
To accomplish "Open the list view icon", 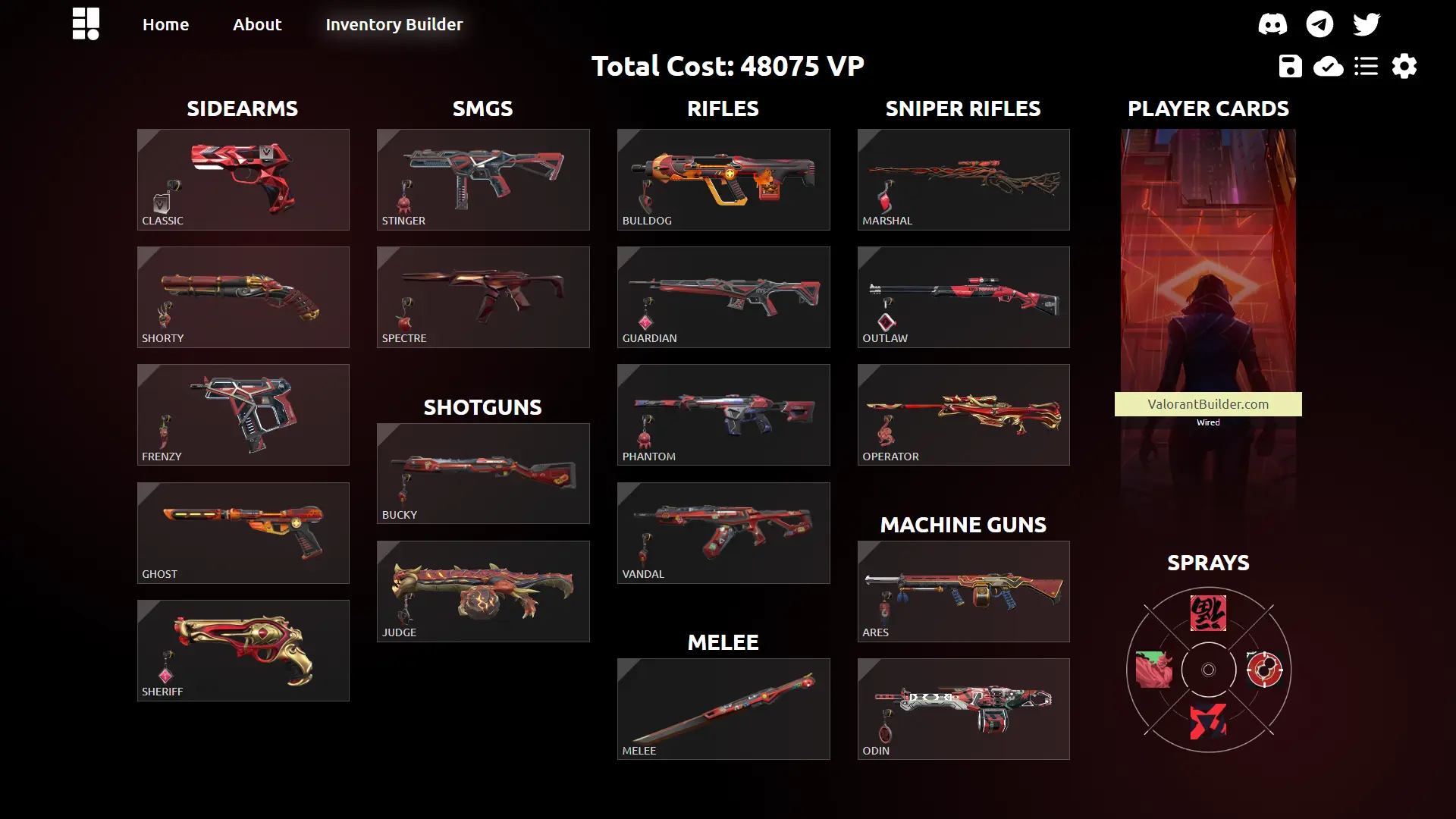I will pyautogui.click(x=1367, y=67).
